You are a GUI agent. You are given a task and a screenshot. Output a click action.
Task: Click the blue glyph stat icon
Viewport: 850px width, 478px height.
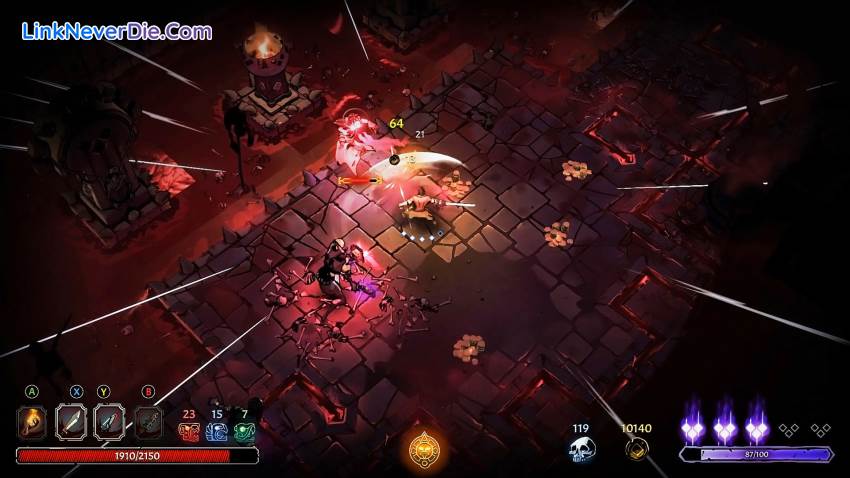click(x=217, y=431)
